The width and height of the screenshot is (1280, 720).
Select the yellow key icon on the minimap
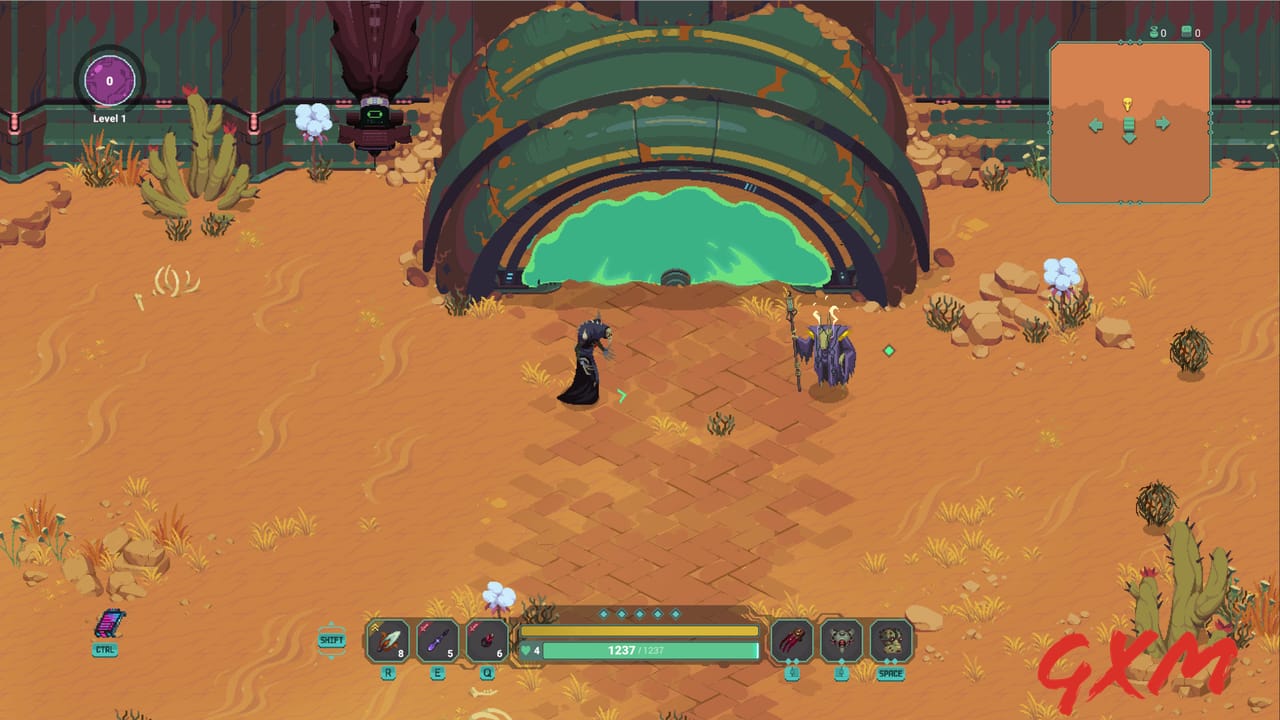1128,104
